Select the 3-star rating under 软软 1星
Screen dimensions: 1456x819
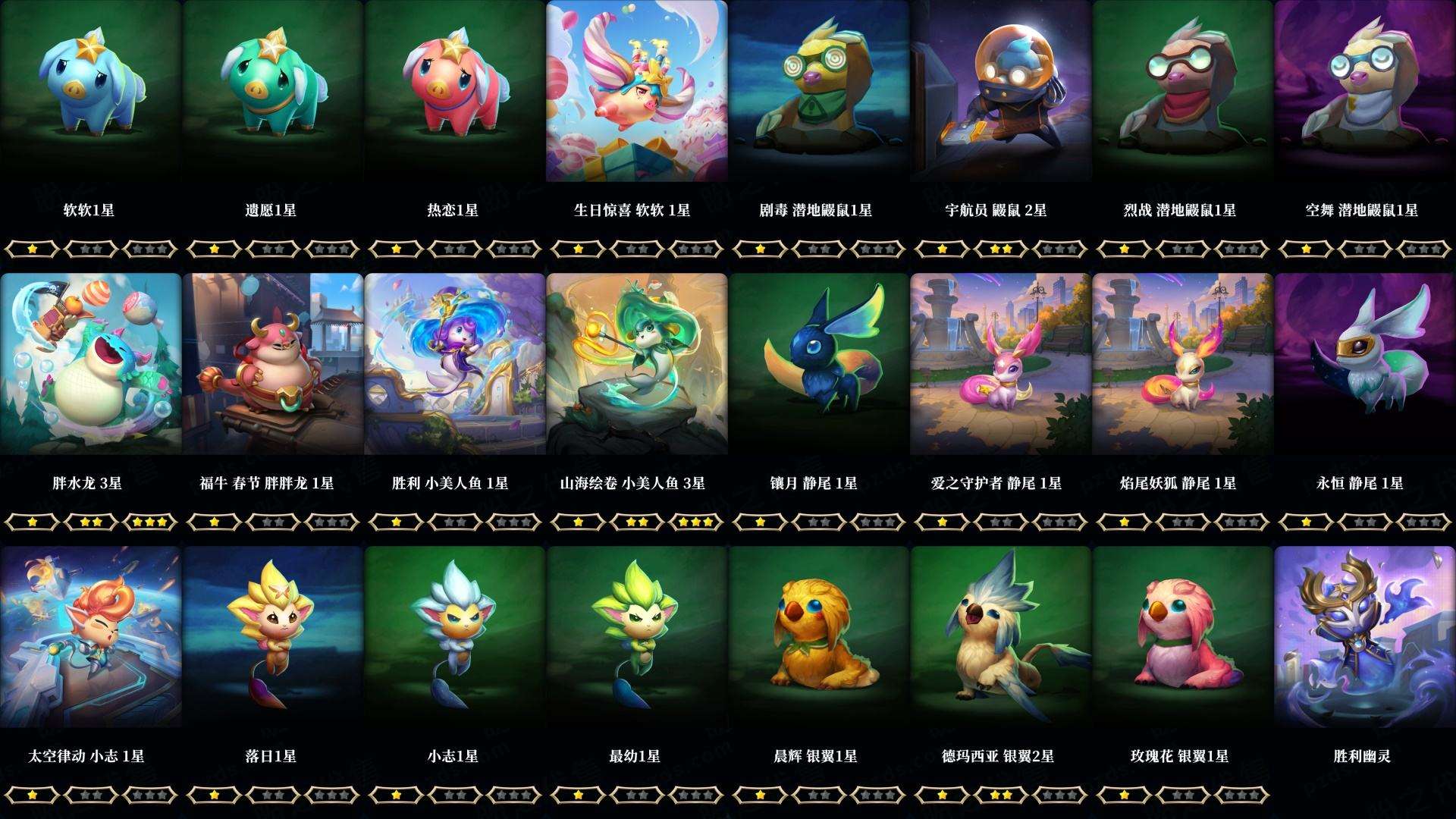(148, 246)
